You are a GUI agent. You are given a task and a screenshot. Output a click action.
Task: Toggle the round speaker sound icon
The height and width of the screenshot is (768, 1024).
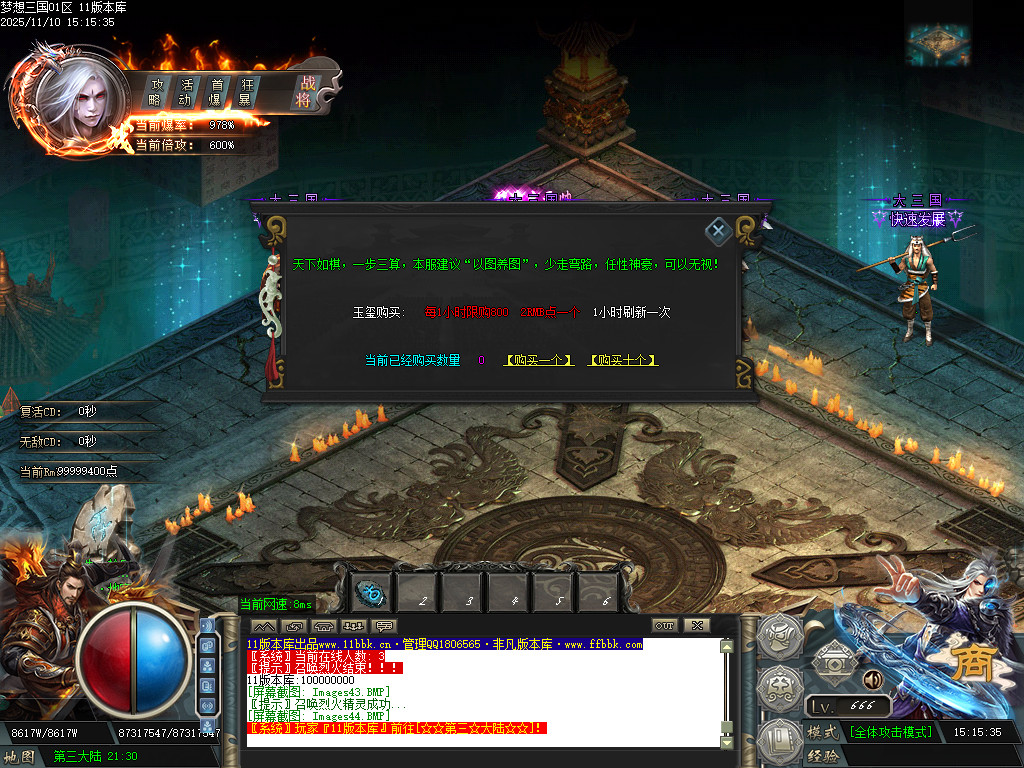(x=872, y=680)
